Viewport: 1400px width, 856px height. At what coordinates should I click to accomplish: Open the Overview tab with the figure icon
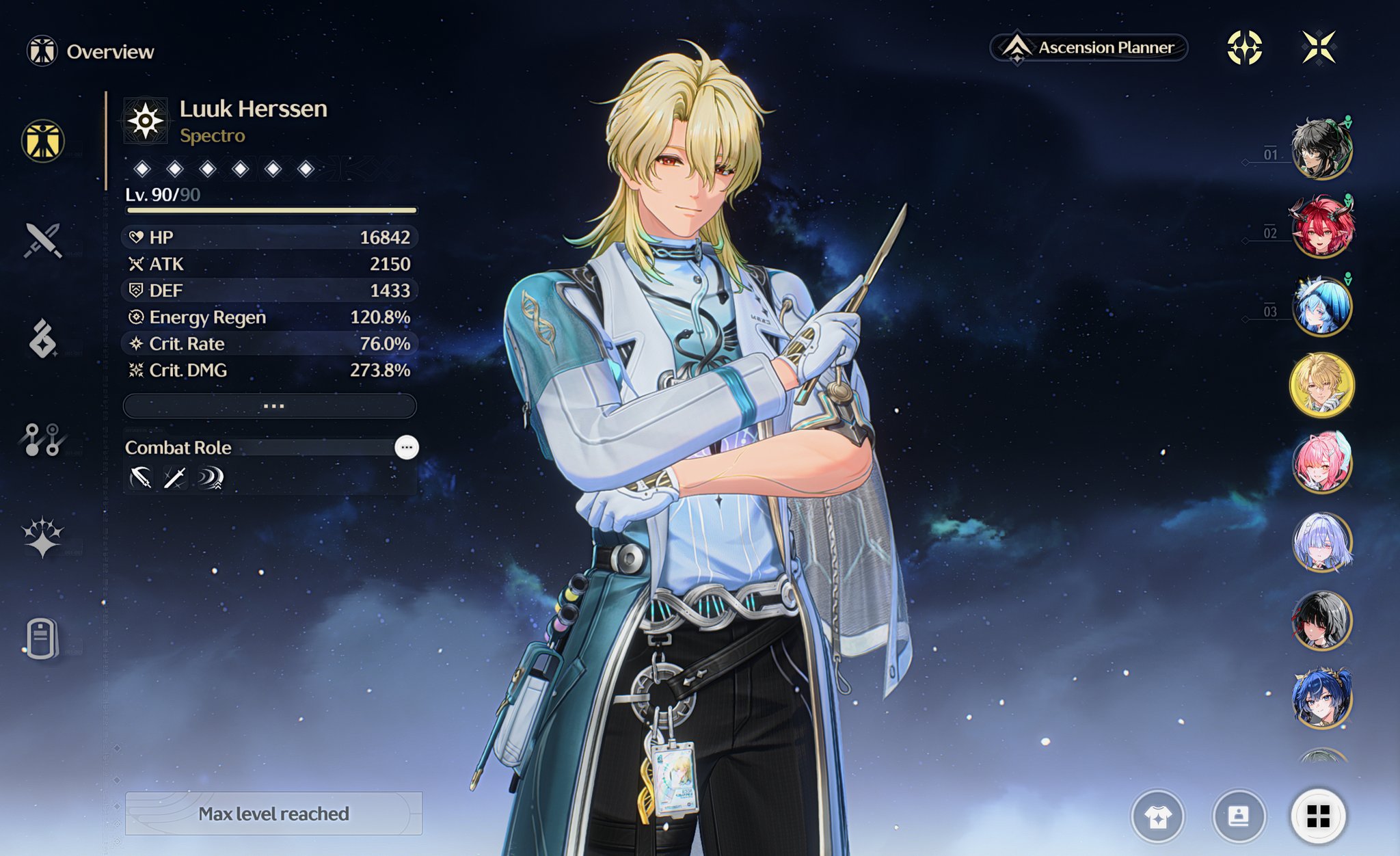tap(43, 142)
